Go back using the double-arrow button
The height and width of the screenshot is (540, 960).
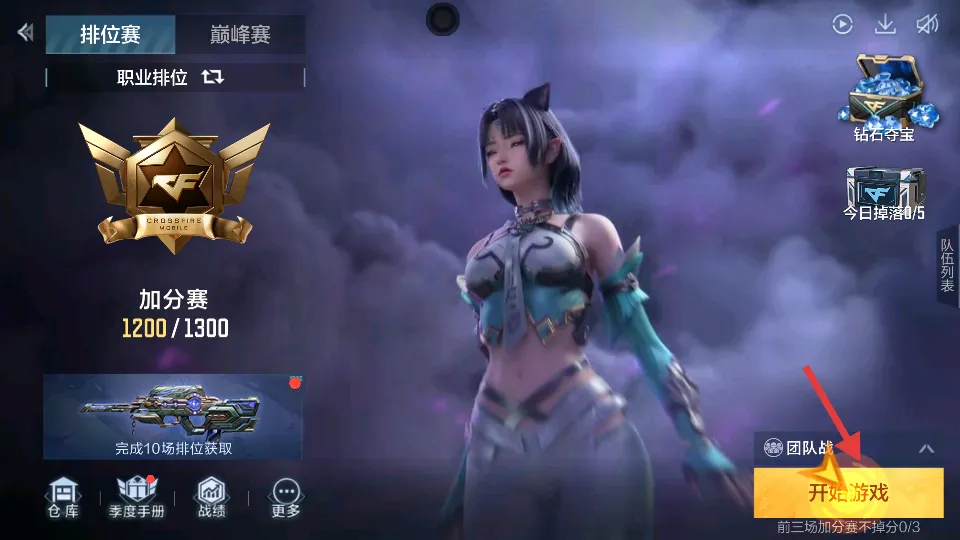click(x=25, y=33)
